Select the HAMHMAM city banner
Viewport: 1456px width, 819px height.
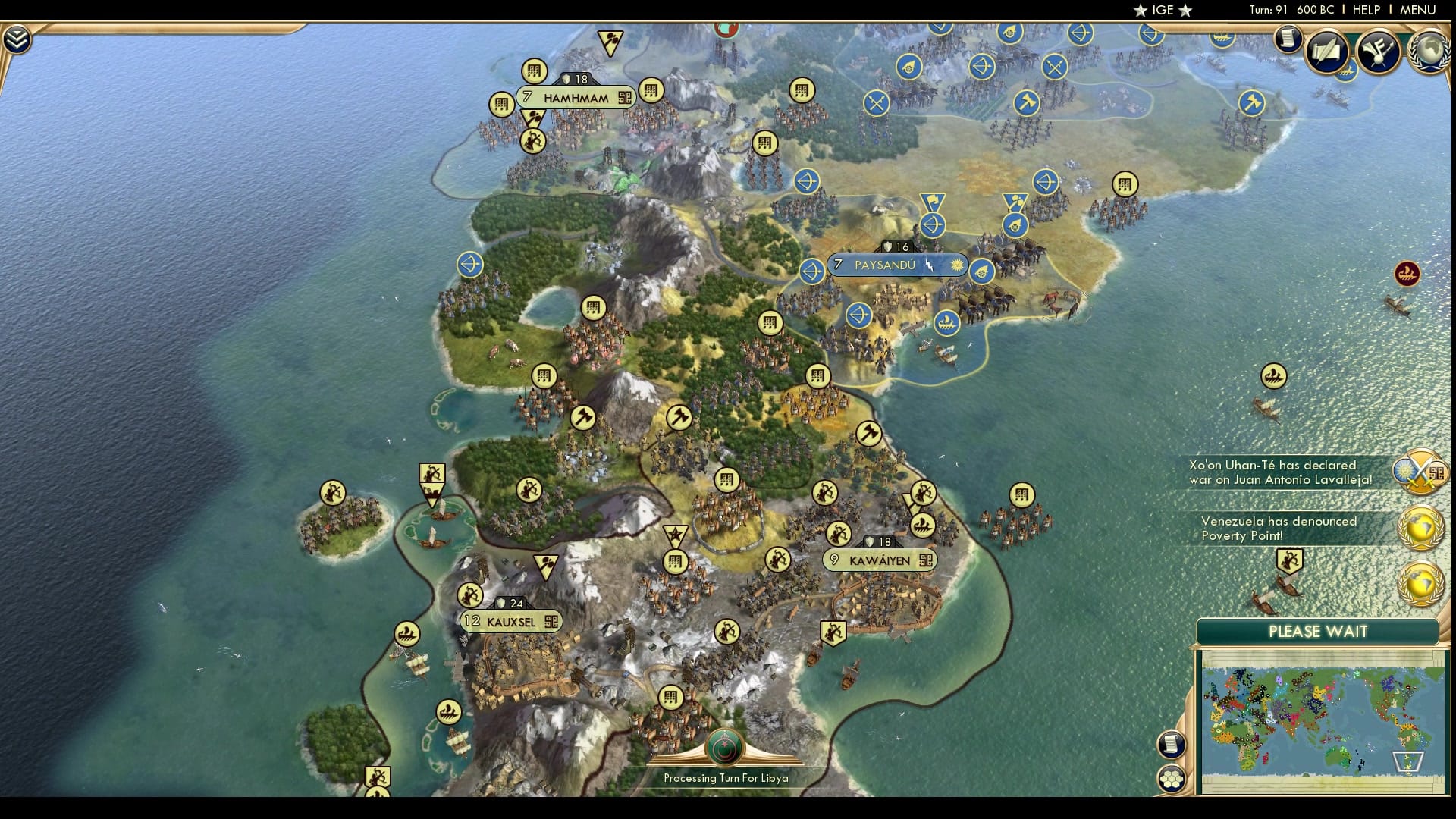(576, 98)
